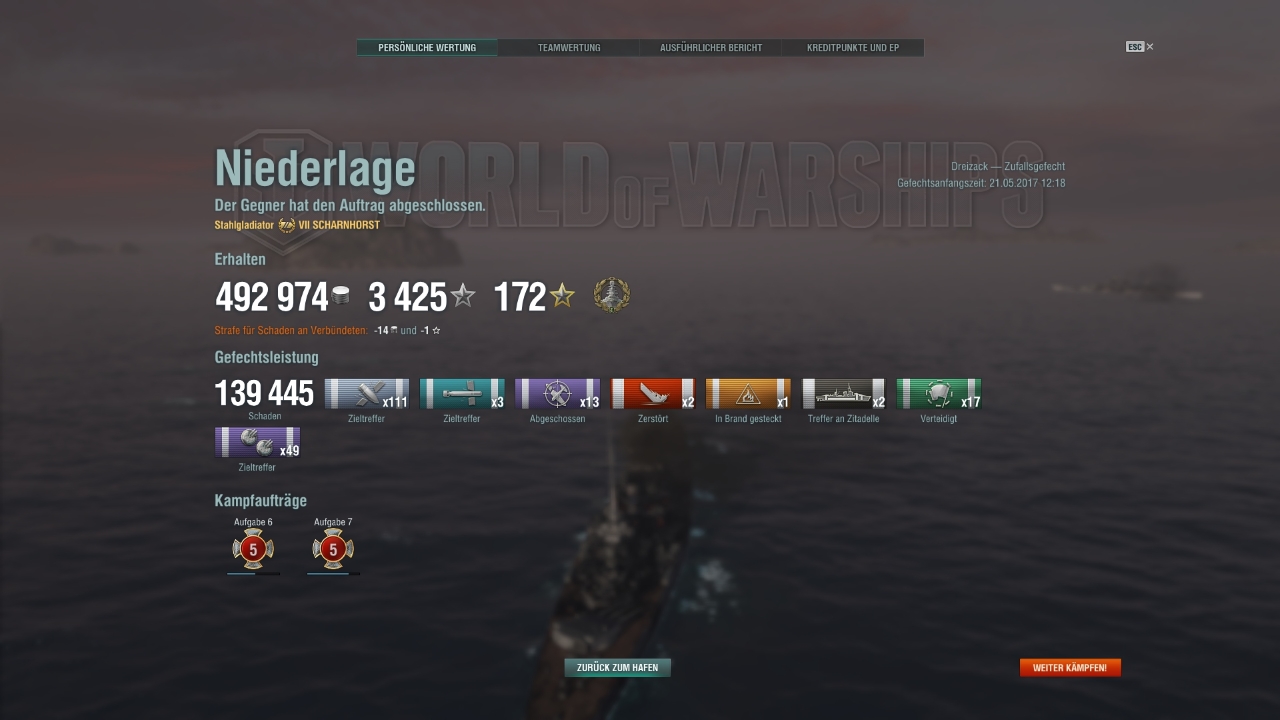The width and height of the screenshot is (1280, 720).
Task: Open the Aufgabe 7 mission medal
Action: point(332,548)
